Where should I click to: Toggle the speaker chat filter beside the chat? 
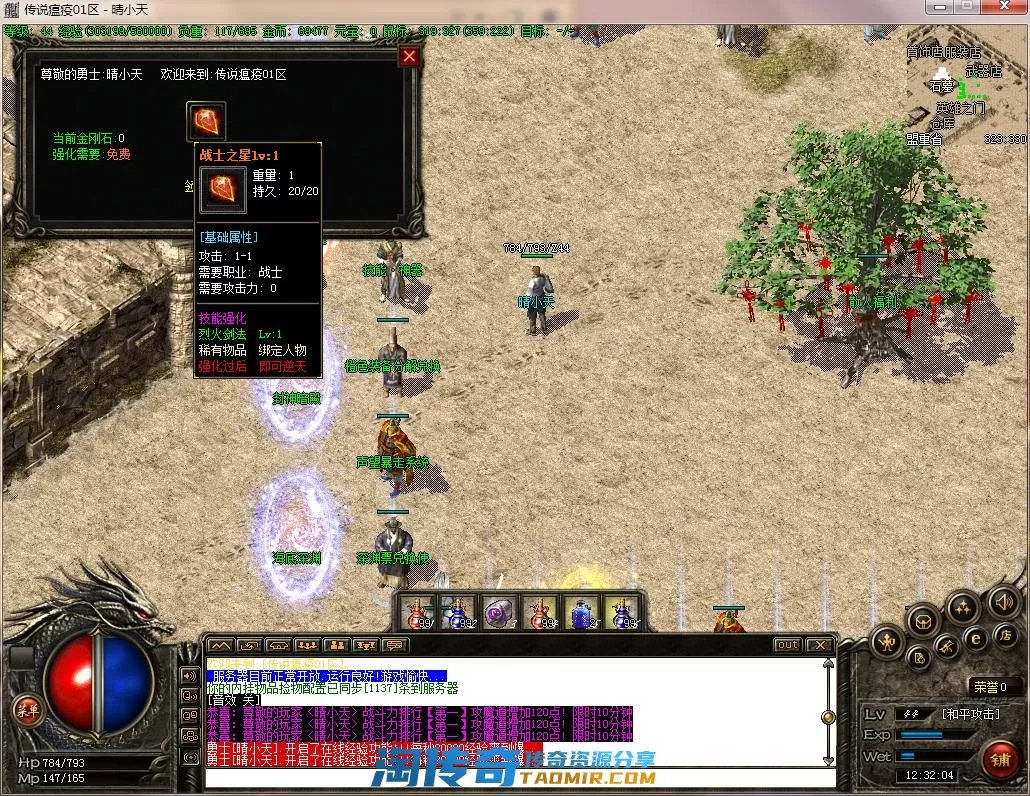(x=189, y=675)
